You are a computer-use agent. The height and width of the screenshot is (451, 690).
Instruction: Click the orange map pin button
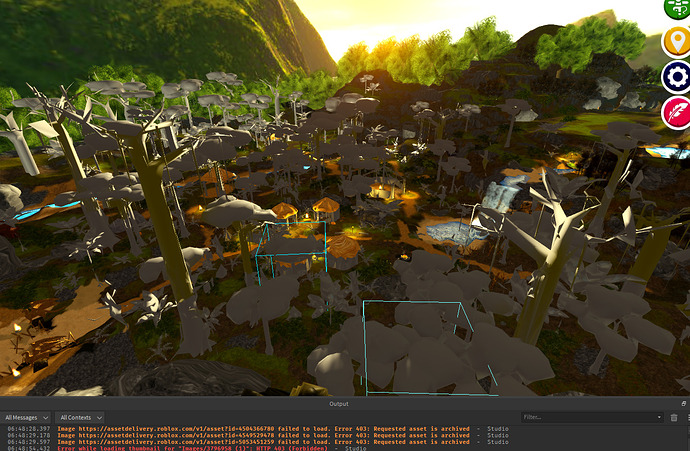coord(677,41)
